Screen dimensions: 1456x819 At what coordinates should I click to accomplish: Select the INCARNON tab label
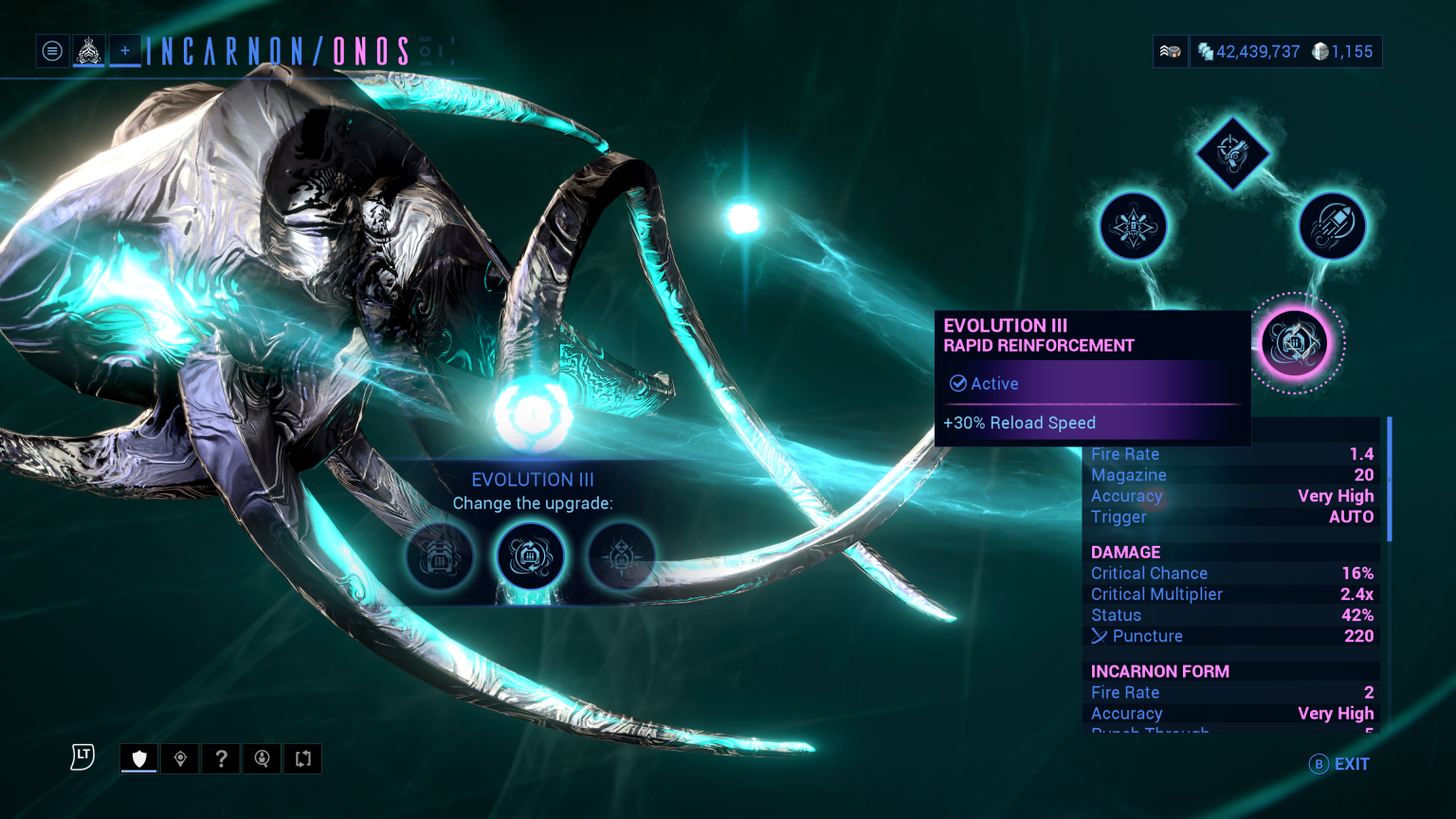(232, 51)
